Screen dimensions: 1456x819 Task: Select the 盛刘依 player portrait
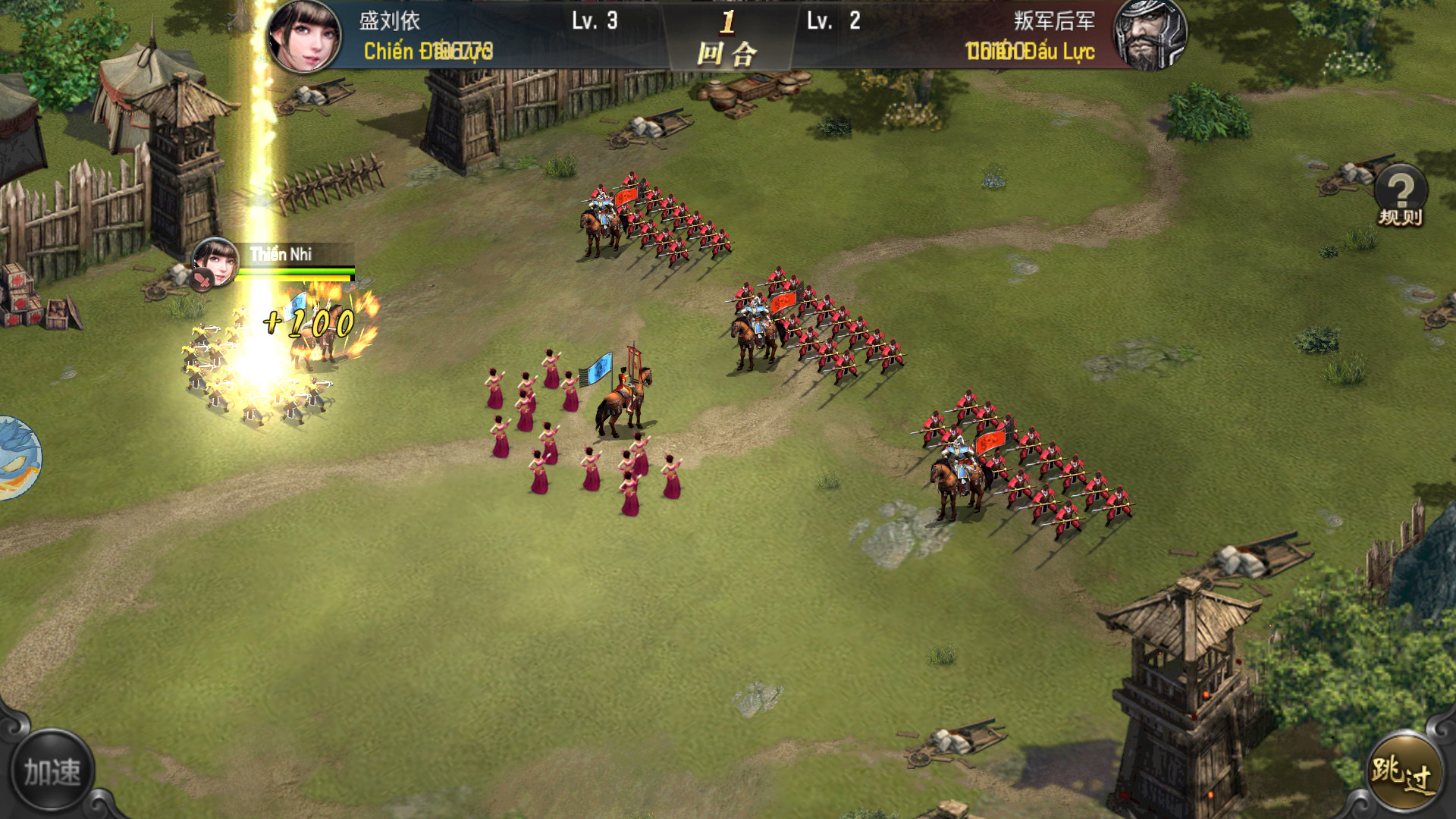304,36
